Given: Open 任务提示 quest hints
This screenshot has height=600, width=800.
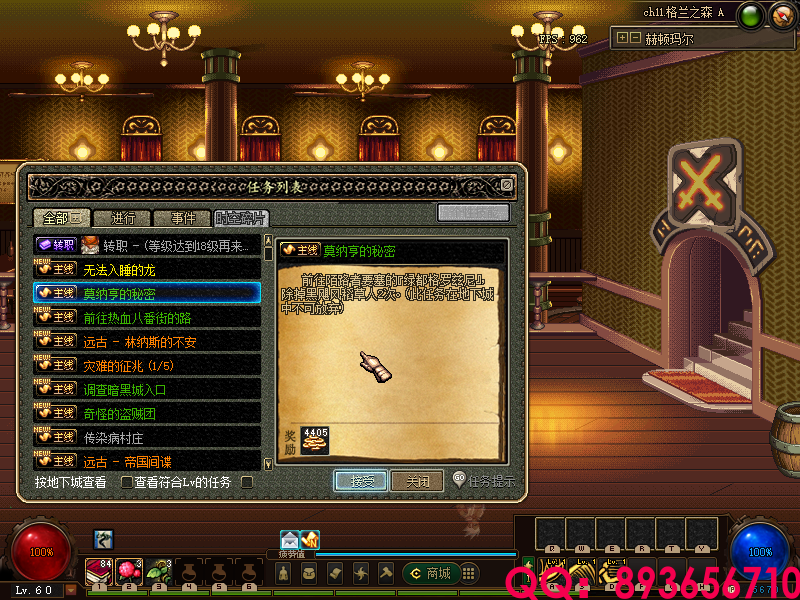Looking at the screenshot, I should coord(484,481).
